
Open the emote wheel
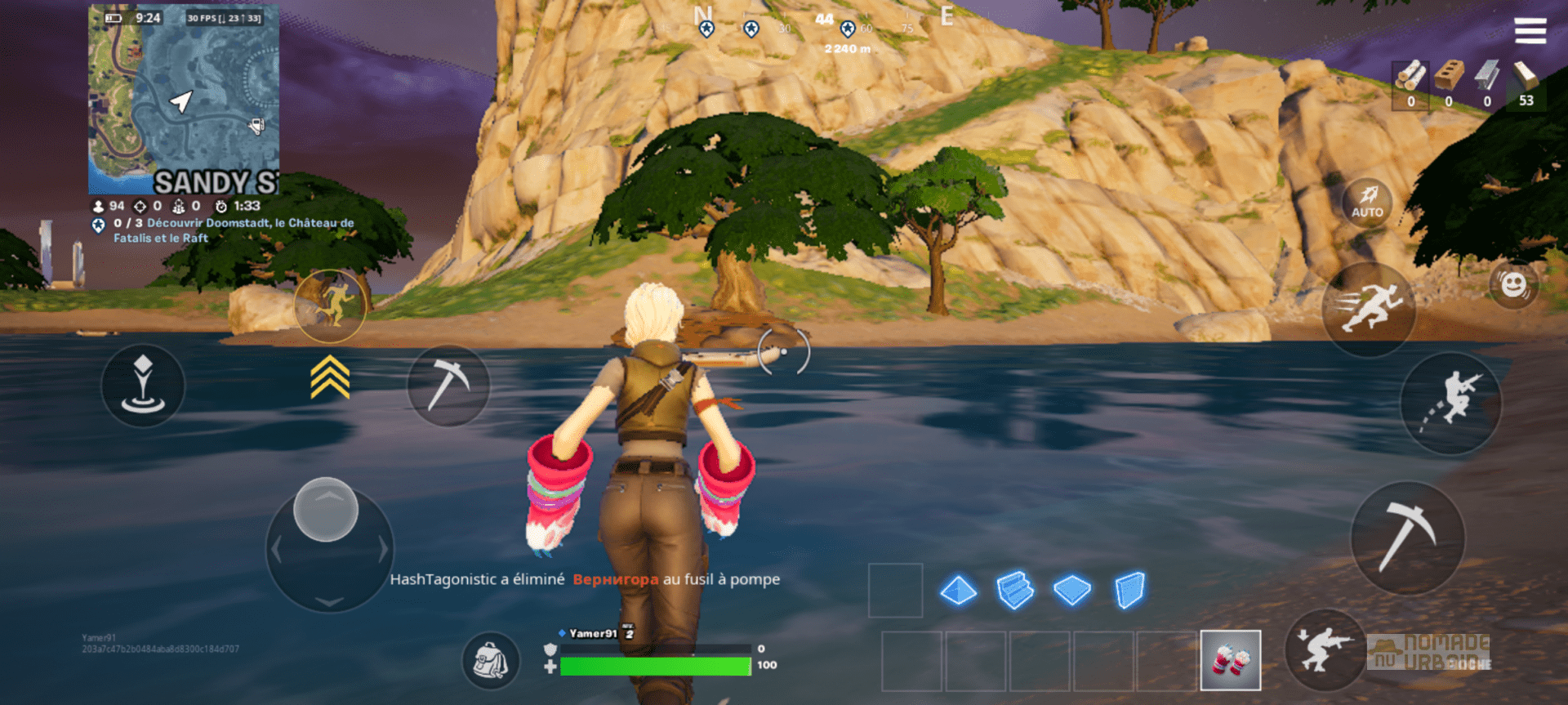coord(1513,285)
